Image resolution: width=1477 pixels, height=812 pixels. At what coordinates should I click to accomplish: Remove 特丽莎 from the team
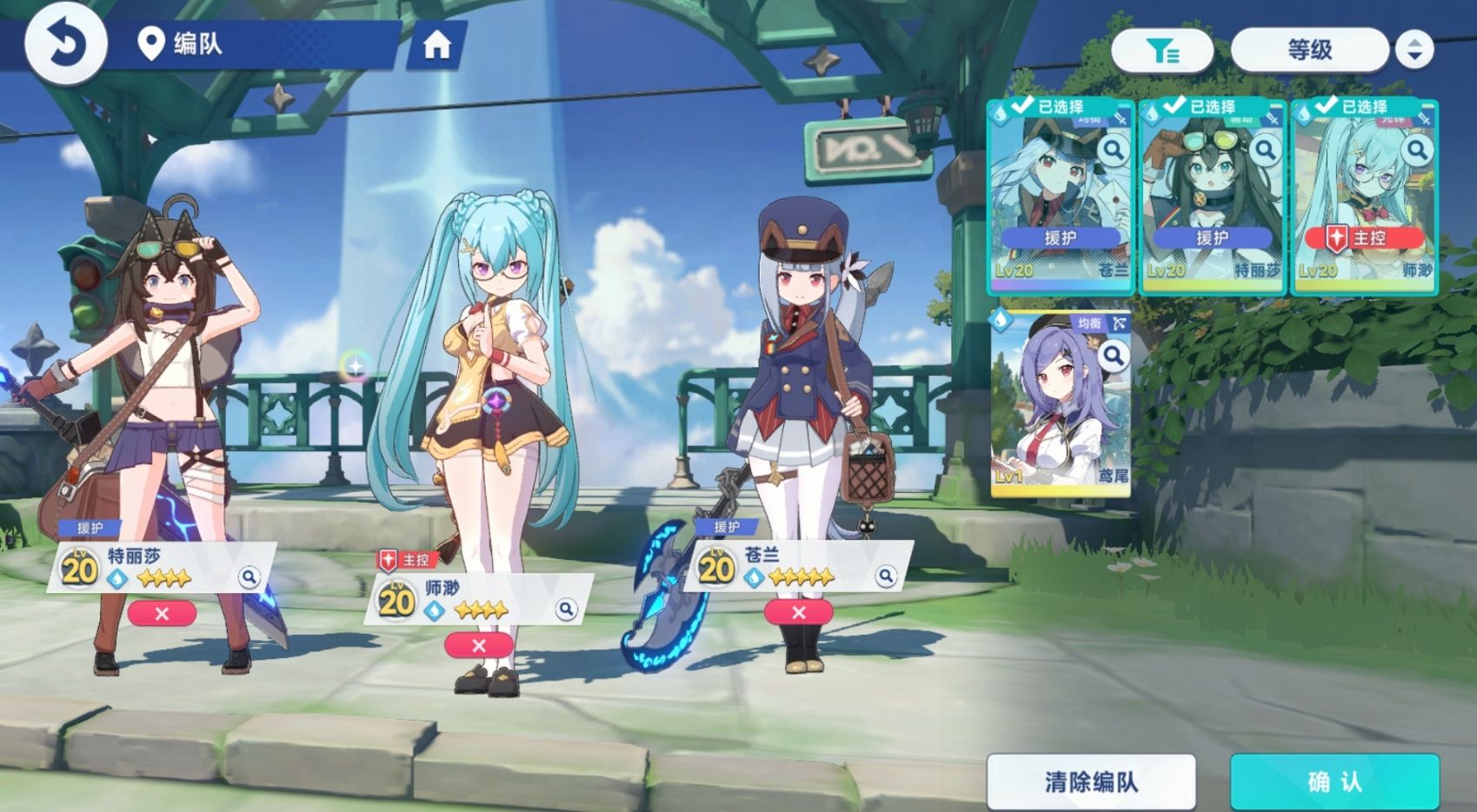tap(162, 614)
